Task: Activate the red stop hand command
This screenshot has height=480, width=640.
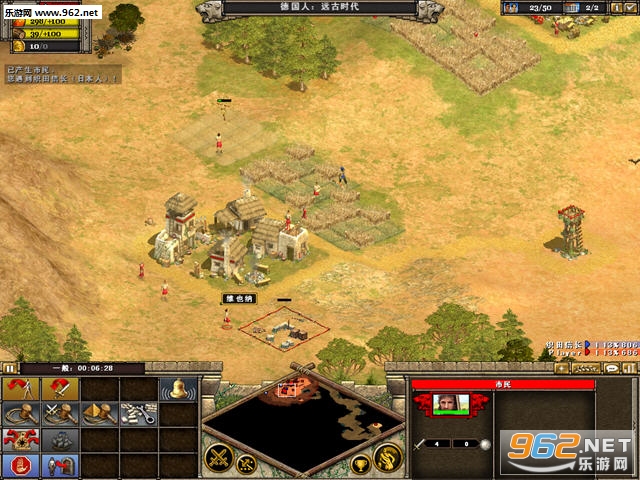Action: point(20,465)
